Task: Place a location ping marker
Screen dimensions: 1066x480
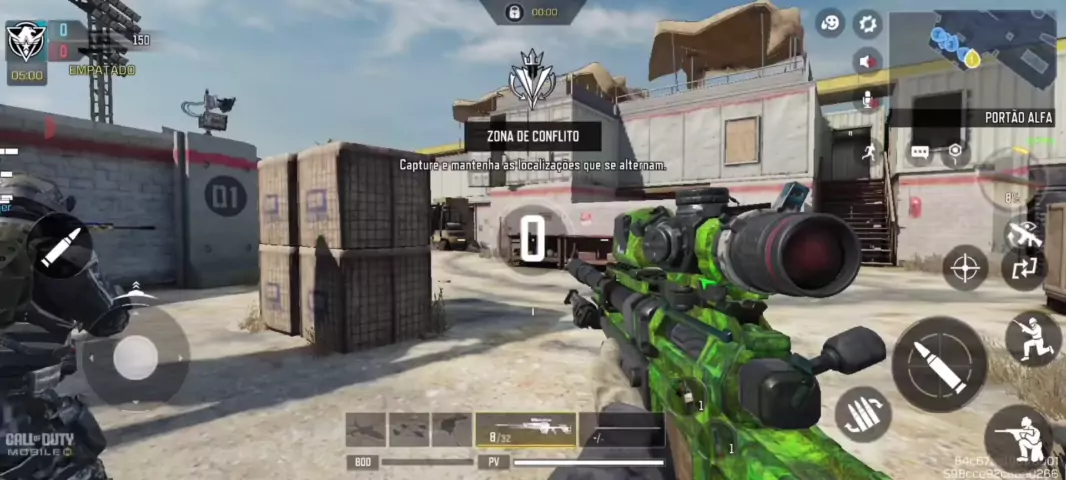Action: (955, 152)
